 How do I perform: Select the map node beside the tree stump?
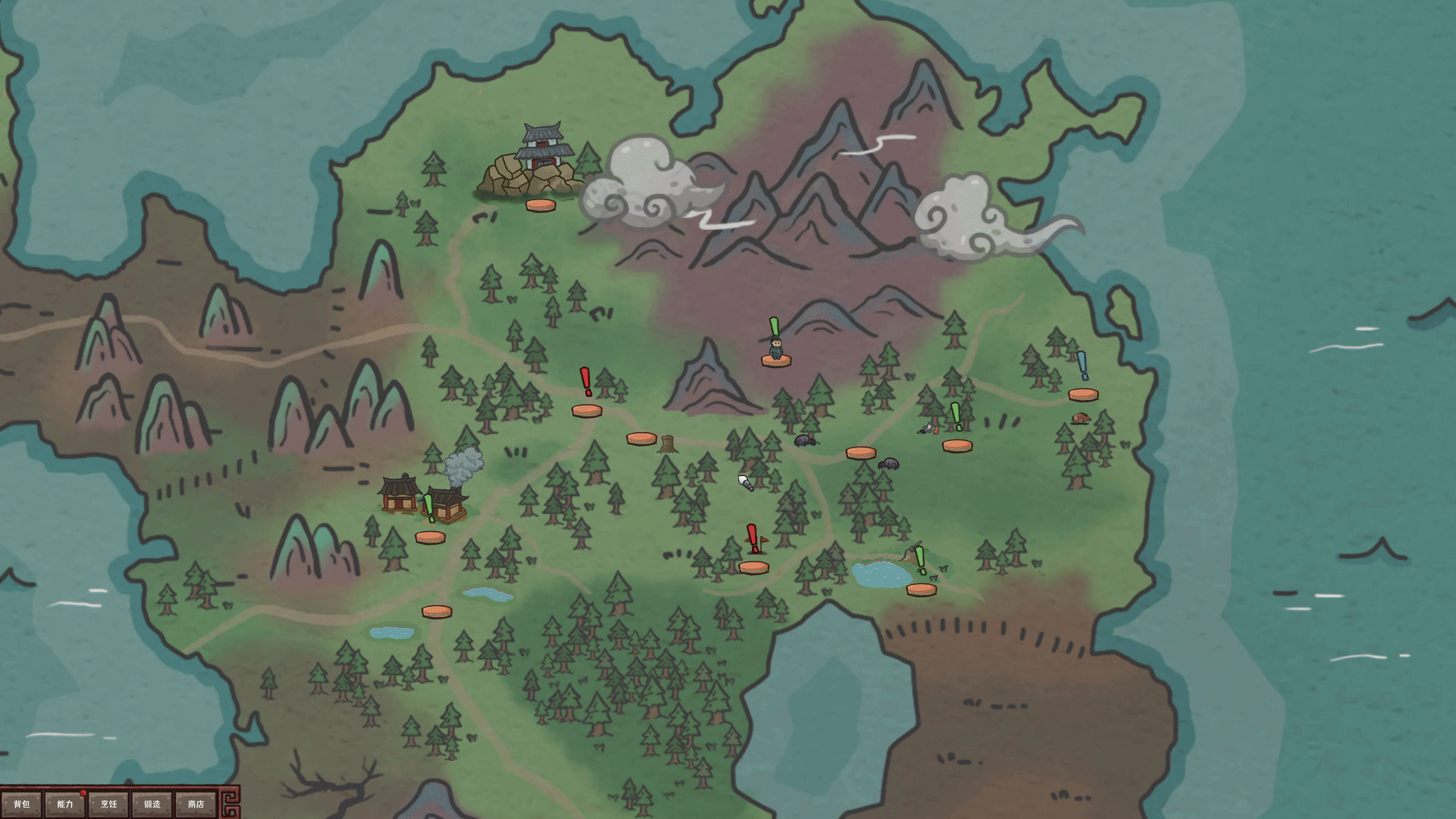point(642,439)
